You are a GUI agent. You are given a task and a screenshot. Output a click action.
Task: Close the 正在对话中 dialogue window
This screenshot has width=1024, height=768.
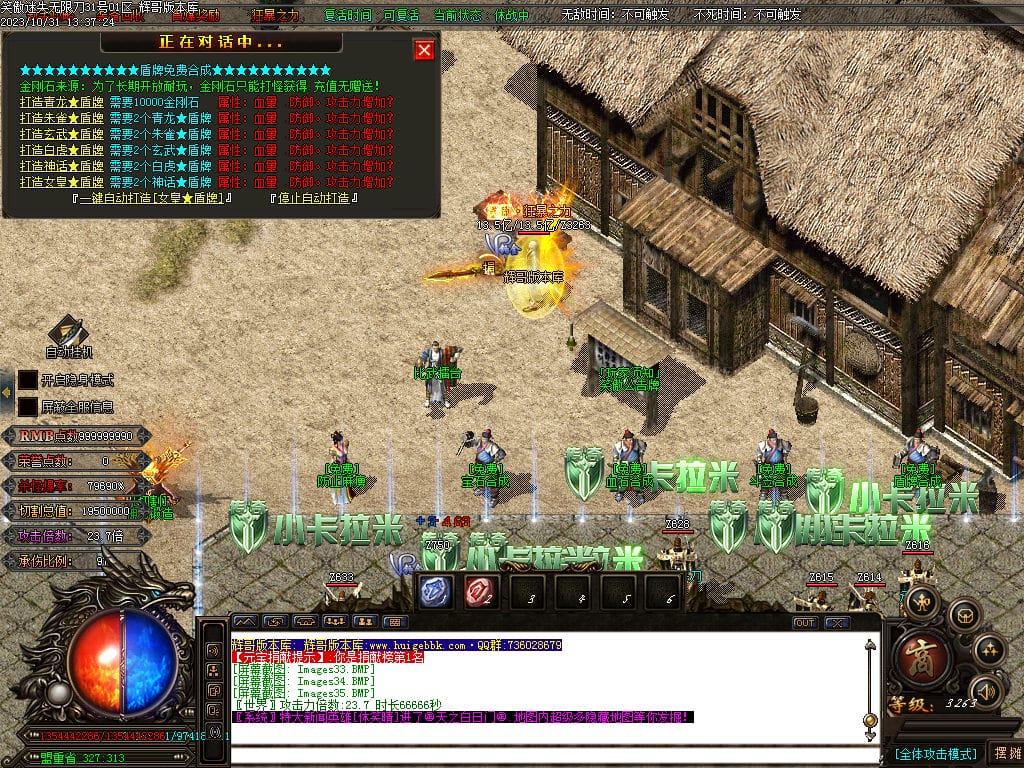[424, 50]
